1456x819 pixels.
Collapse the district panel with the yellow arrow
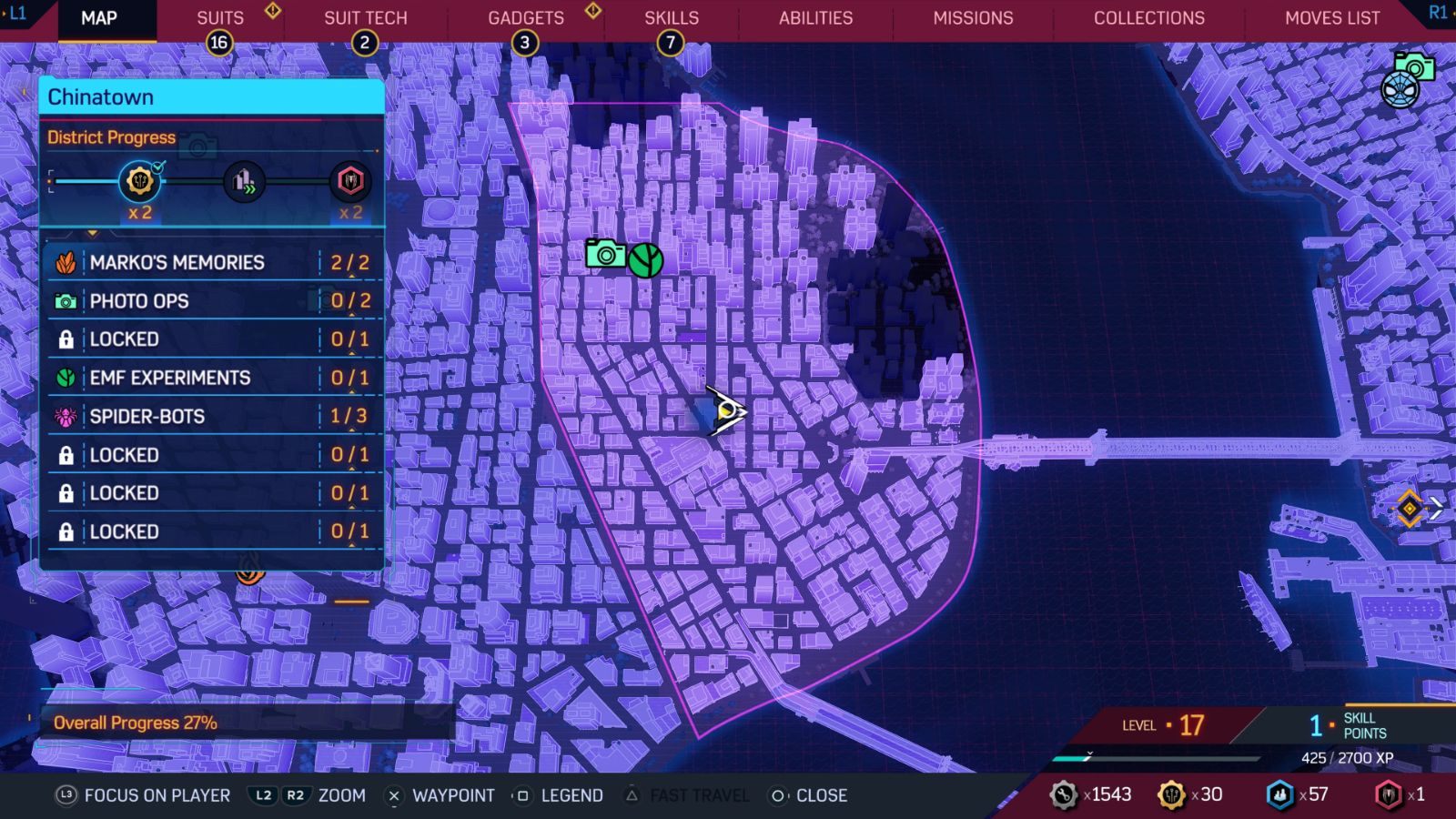tap(91, 235)
